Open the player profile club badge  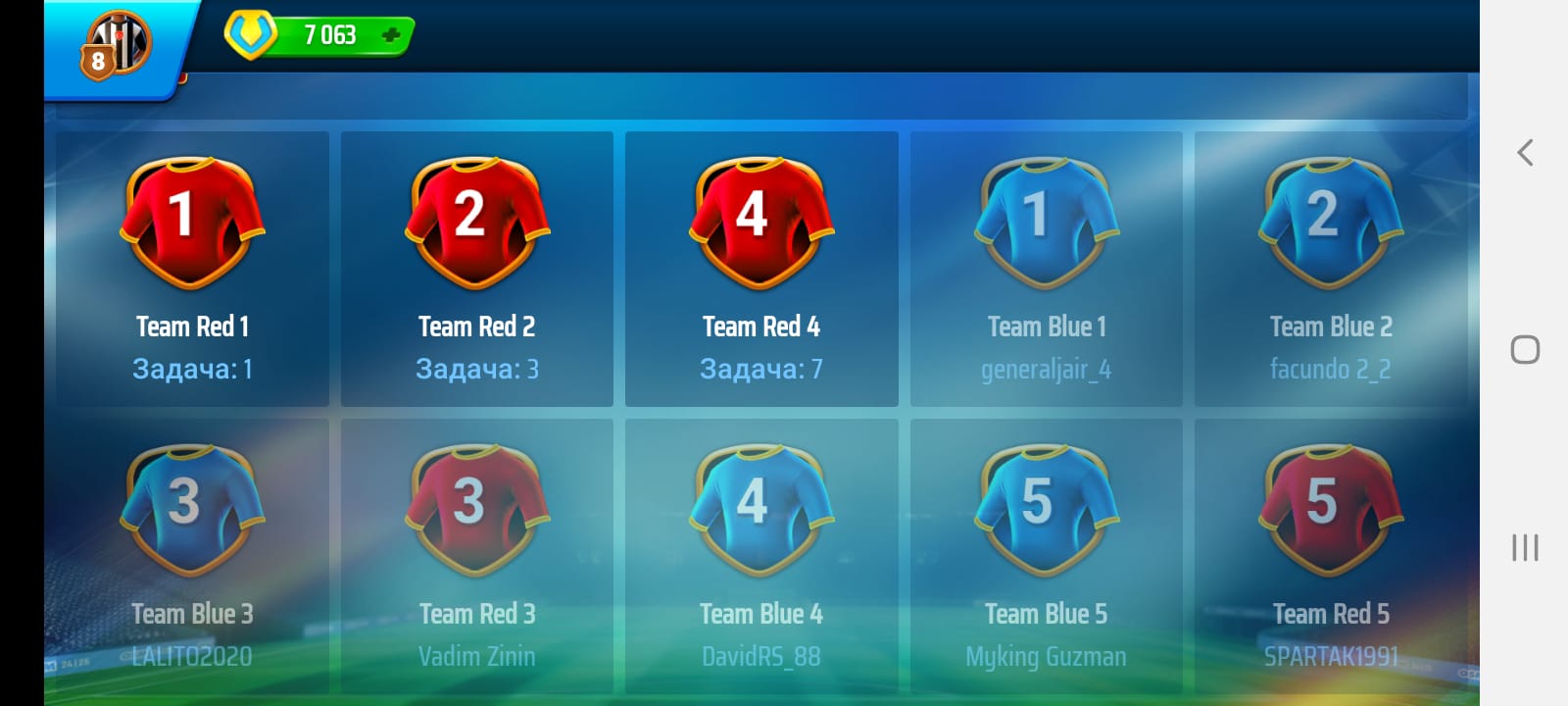pos(118,45)
